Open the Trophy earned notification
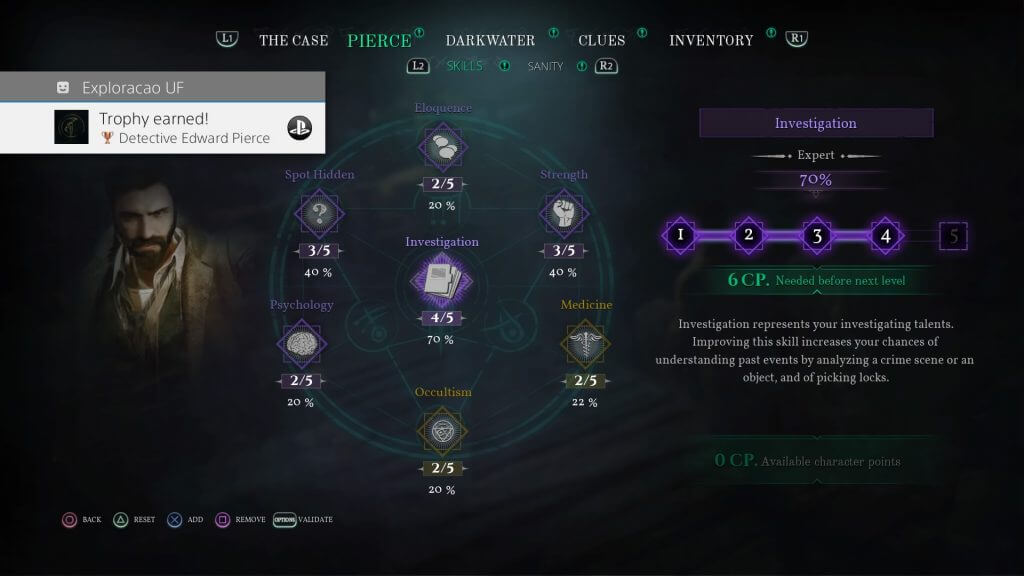This screenshot has width=1024, height=576. click(163, 128)
